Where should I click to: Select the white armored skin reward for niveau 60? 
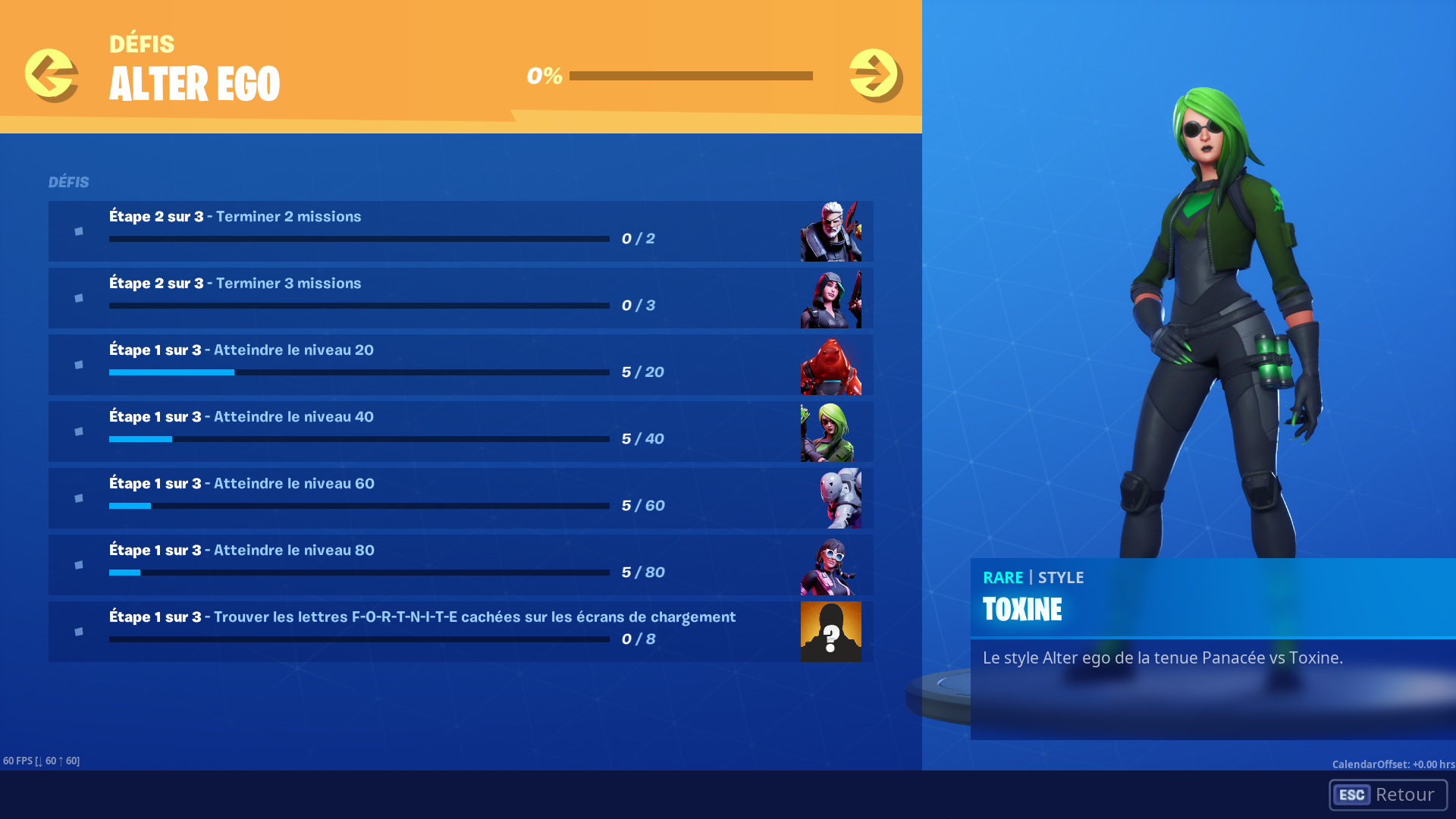tap(830, 498)
